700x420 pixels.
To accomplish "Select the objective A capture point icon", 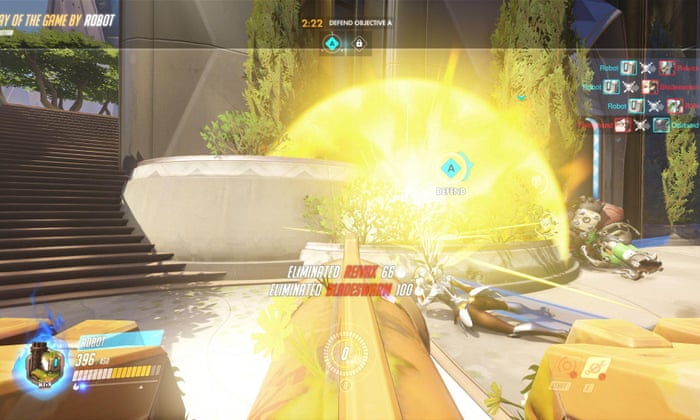I will [x=332, y=43].
